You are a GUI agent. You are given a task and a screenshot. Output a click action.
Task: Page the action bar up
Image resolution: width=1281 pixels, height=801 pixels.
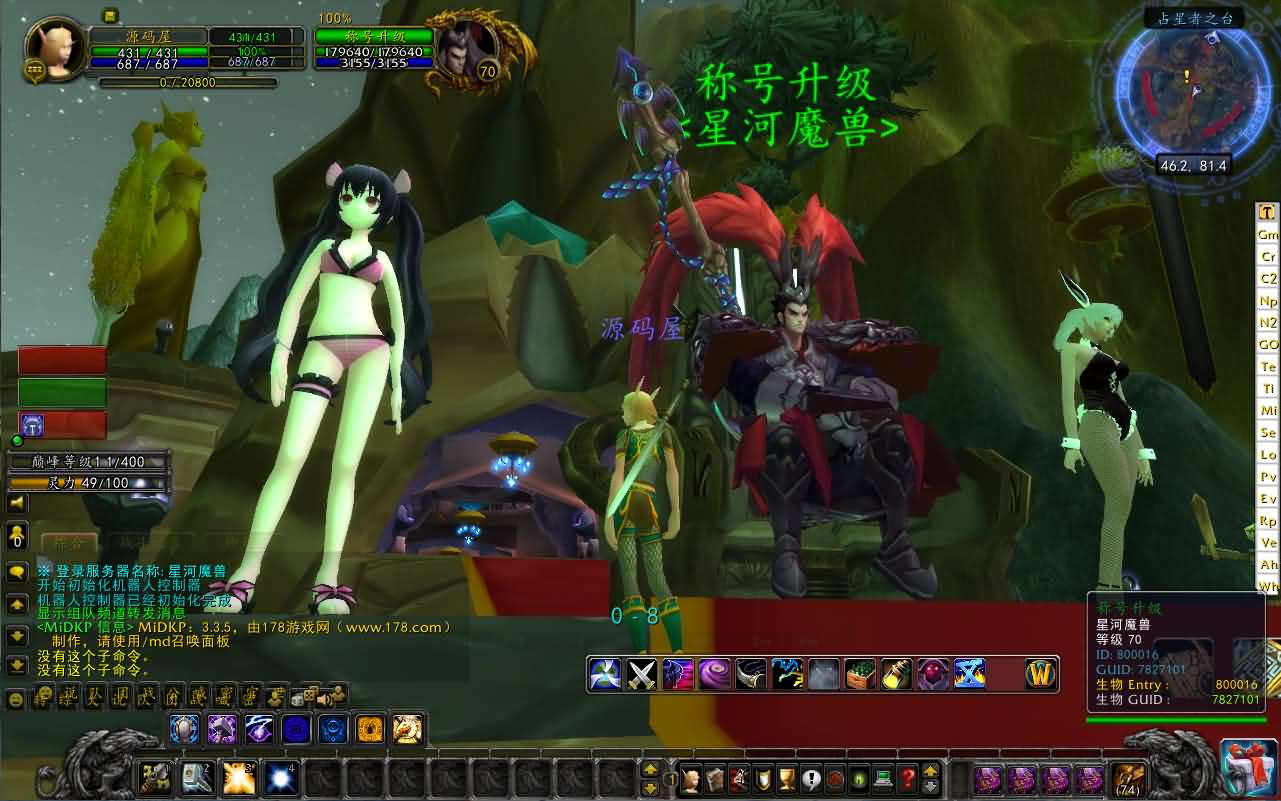point(650,769)
